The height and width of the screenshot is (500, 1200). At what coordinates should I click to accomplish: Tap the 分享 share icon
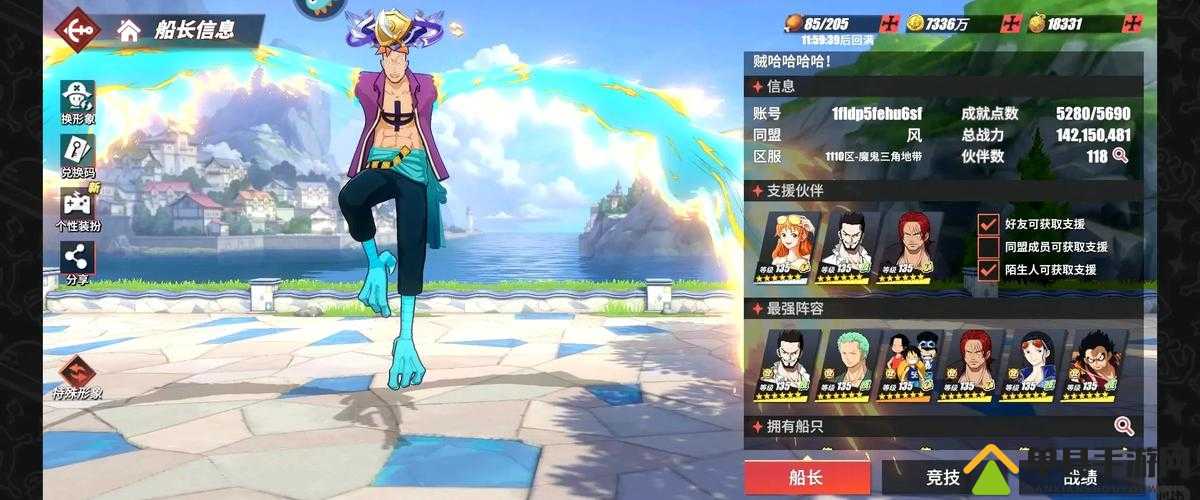click(x=77, y=264)
